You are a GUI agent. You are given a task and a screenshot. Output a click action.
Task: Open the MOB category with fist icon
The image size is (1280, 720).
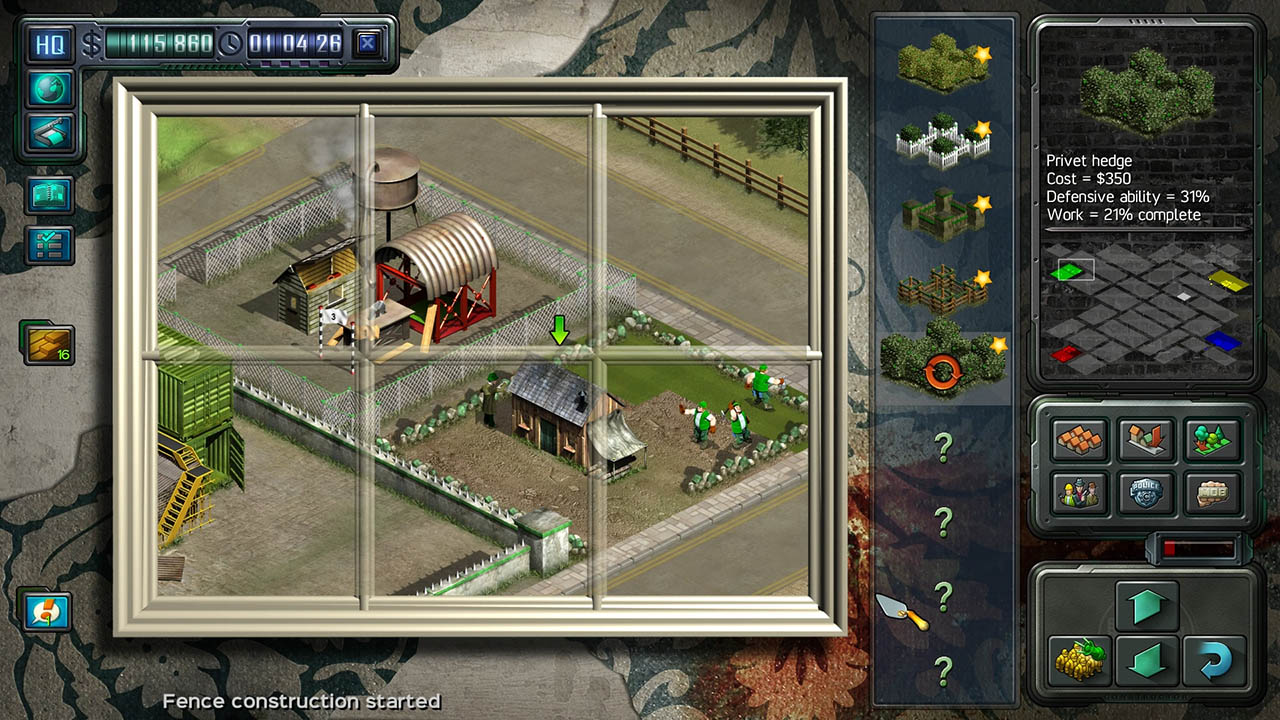[x=1211, y=493]
